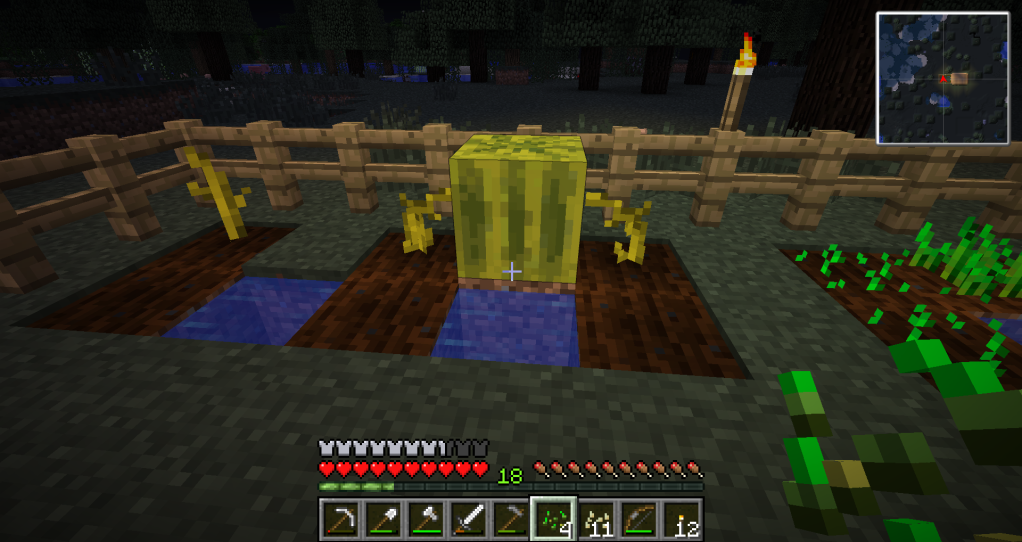Click the minimap in the corner
The image size is (1022, 542).
(942, 78)
